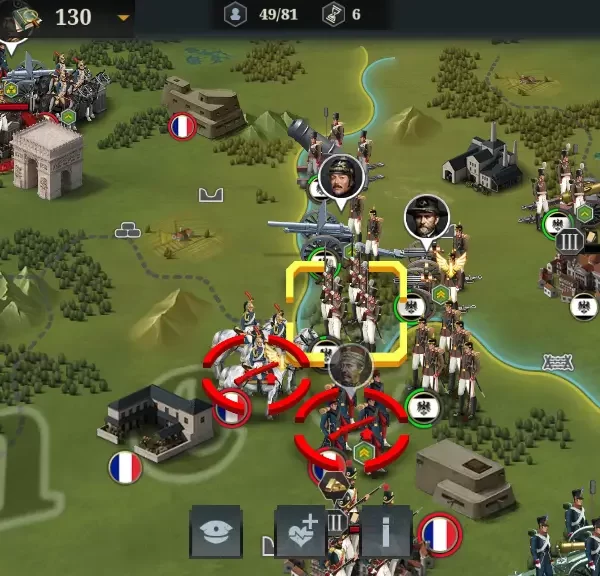This screenshot has height=576, width=600.
Task: Show unit info with the i button
Action: coord(386,530)
